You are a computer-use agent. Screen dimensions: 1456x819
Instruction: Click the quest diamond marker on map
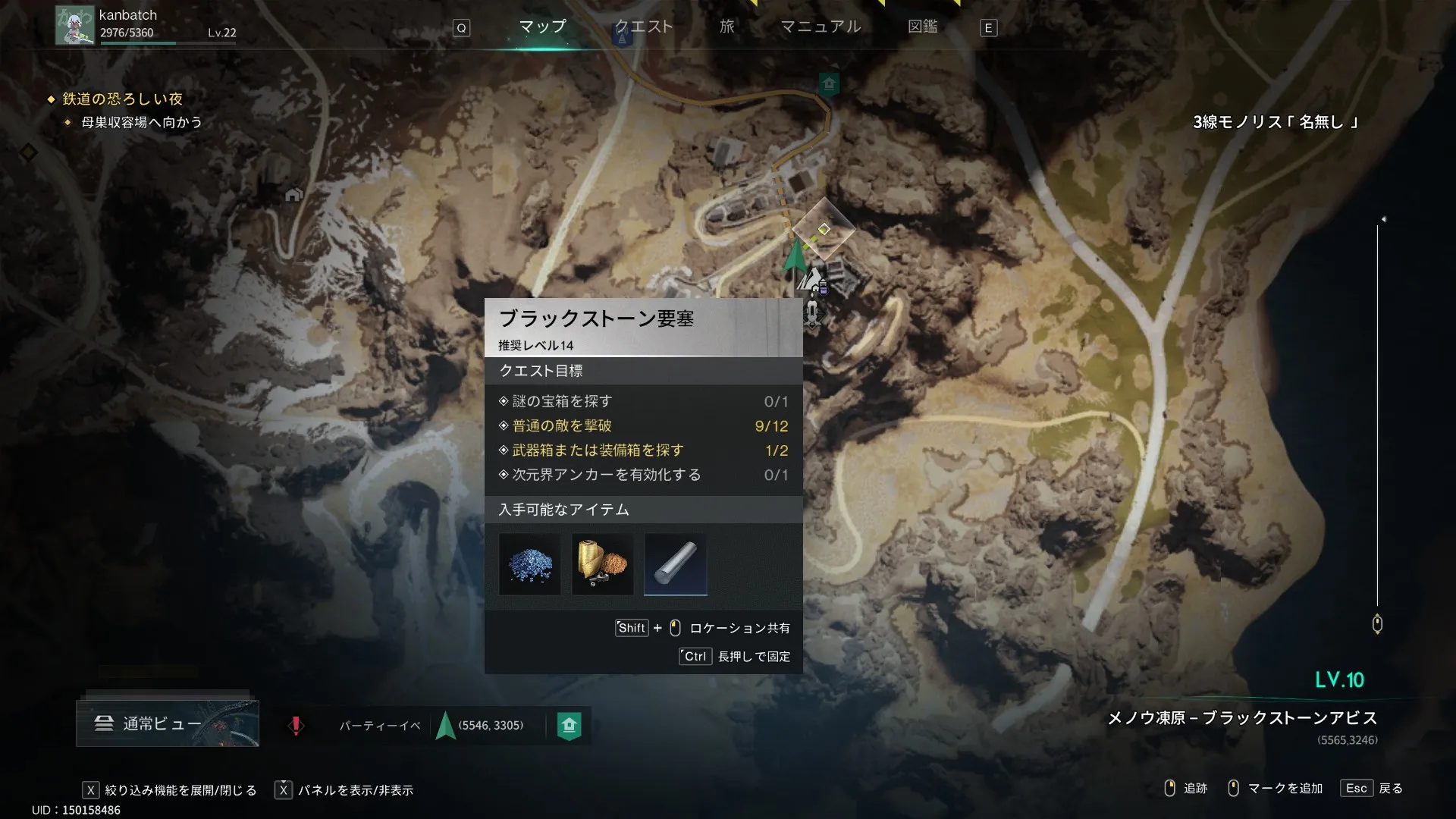click(x=824, y=229)
